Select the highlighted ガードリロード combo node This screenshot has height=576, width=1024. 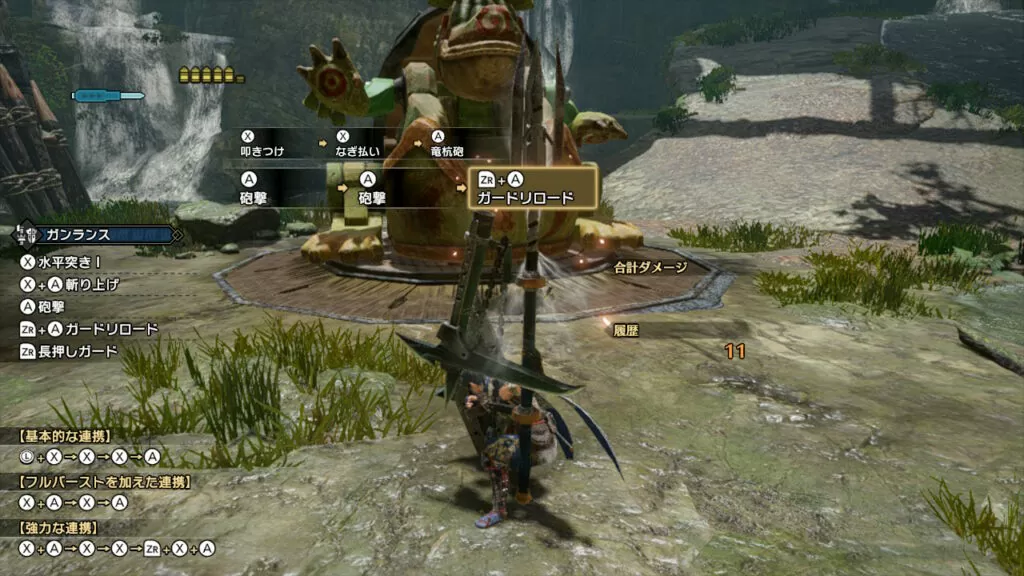pyautogui.click(x=533, y=188)
